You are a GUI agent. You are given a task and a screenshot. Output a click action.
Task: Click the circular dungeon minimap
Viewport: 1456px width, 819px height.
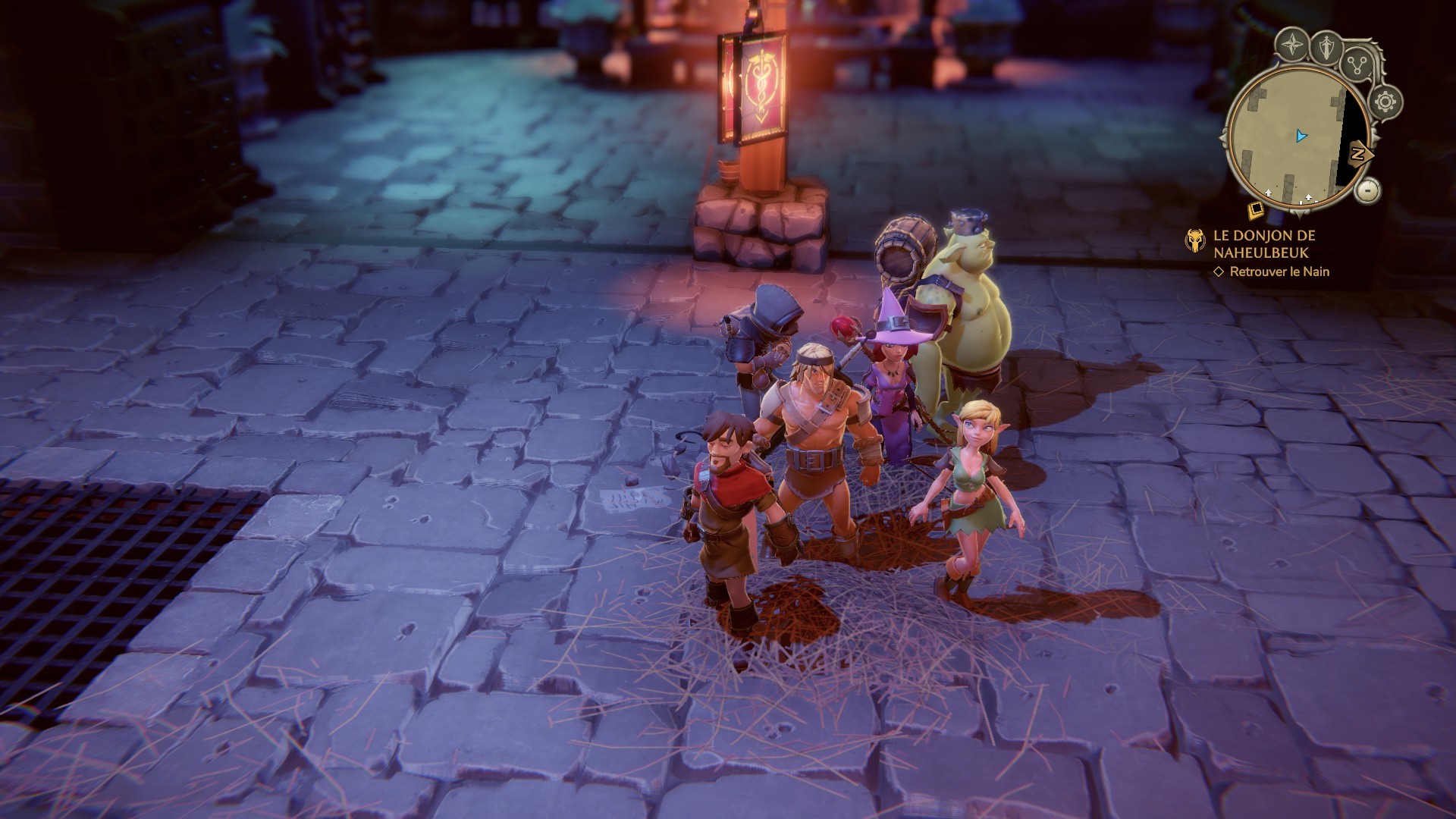1298,138
